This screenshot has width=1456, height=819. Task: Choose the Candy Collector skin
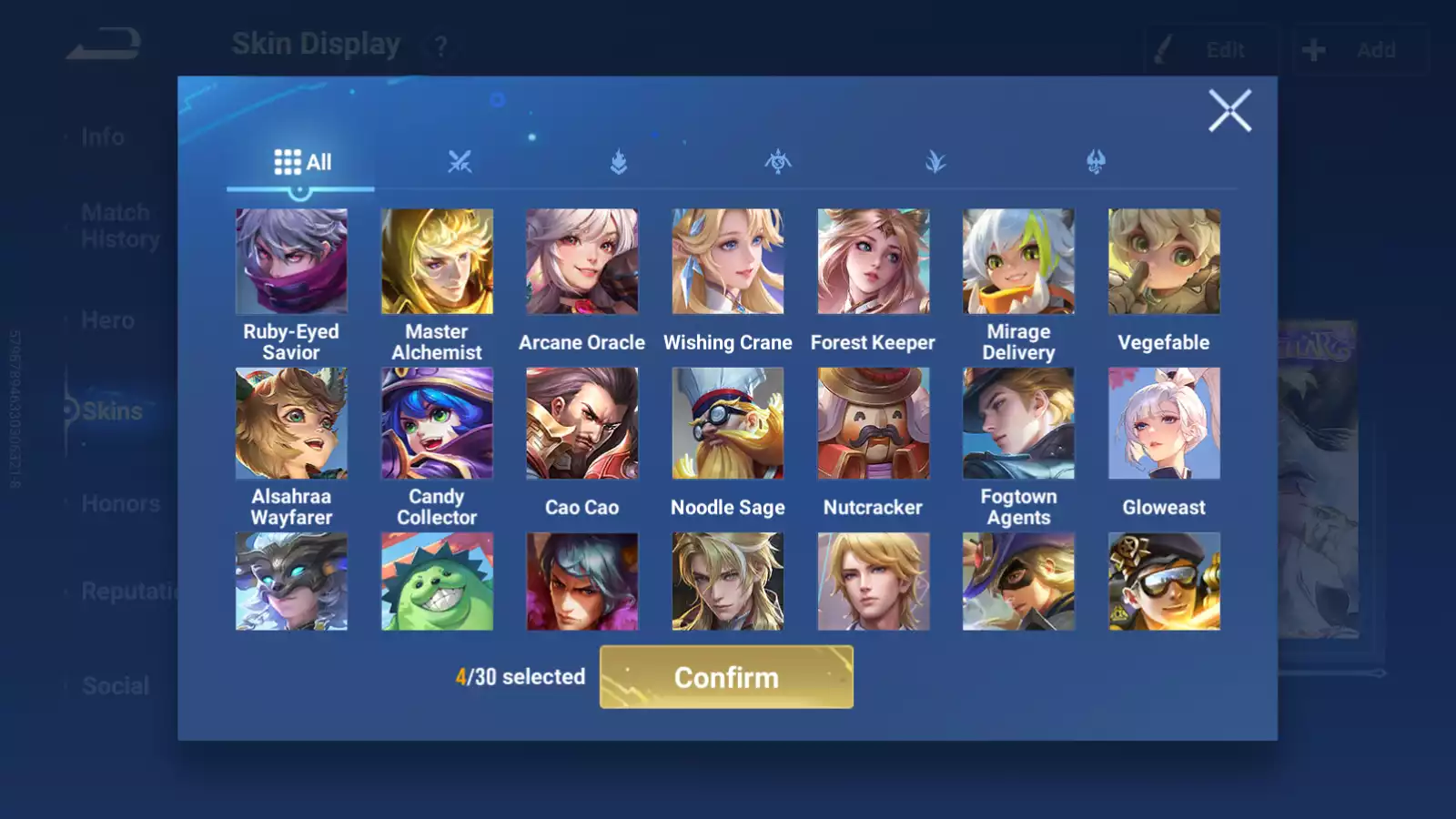[x=437, y=423]
